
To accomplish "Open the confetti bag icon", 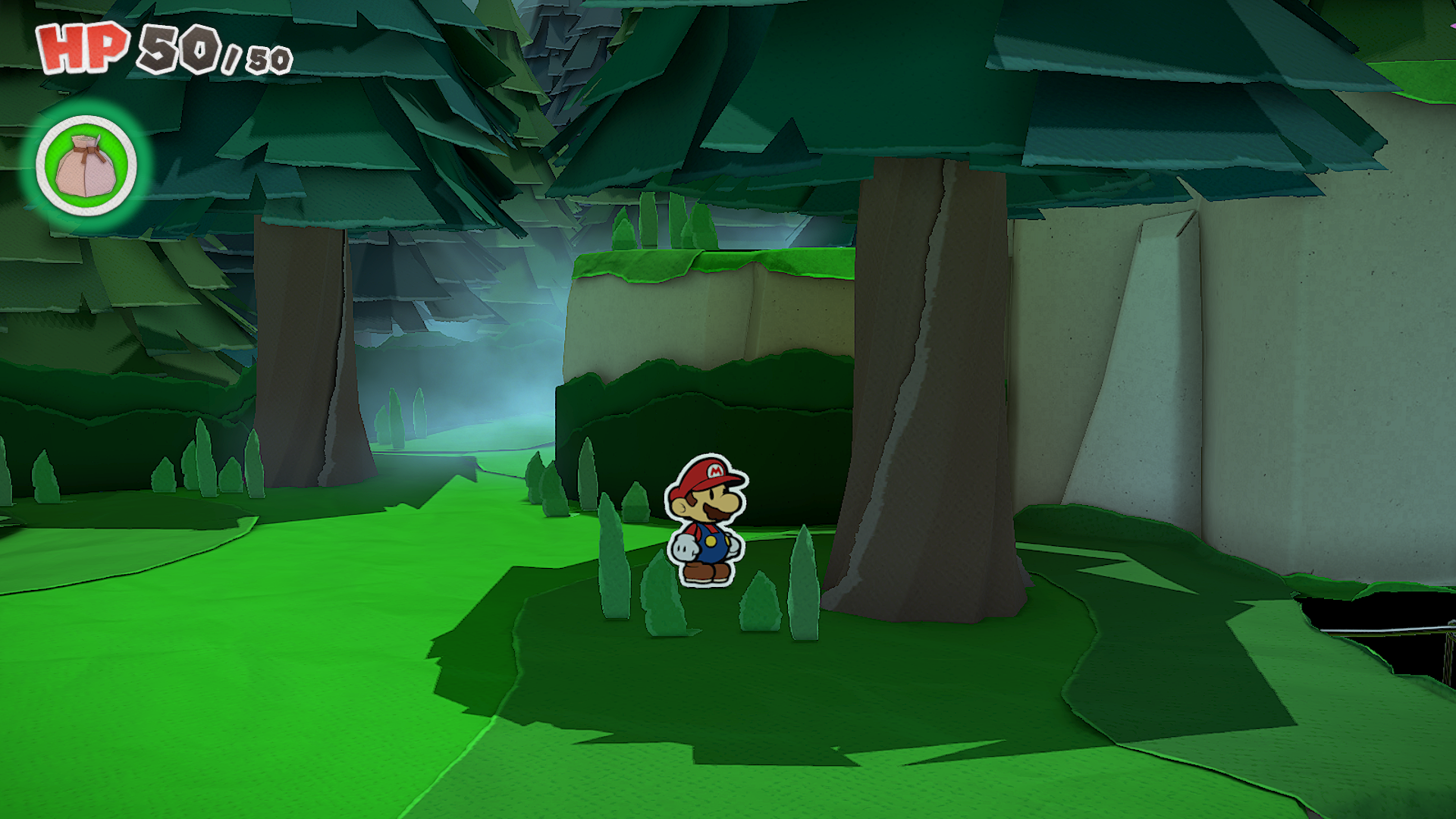I will [86, 165].
